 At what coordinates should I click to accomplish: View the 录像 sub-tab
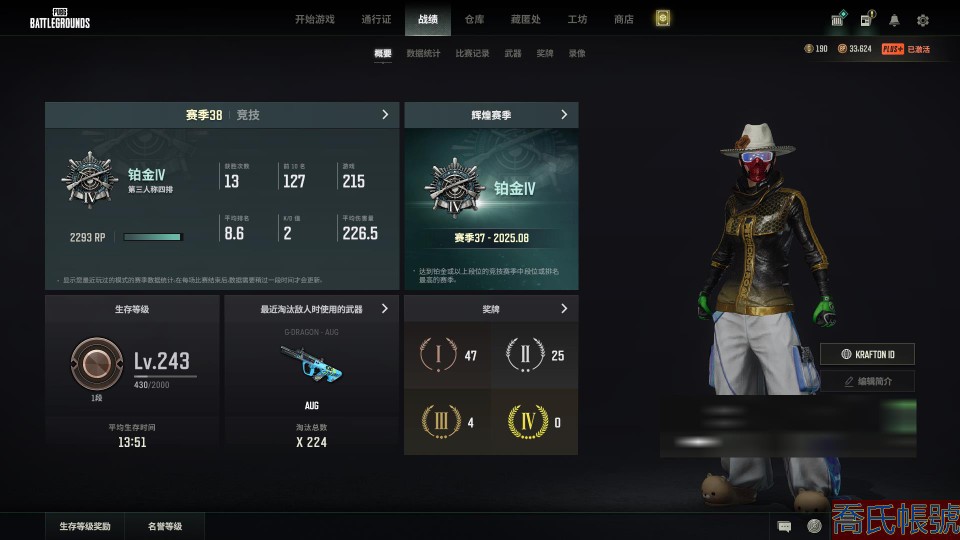577,53
